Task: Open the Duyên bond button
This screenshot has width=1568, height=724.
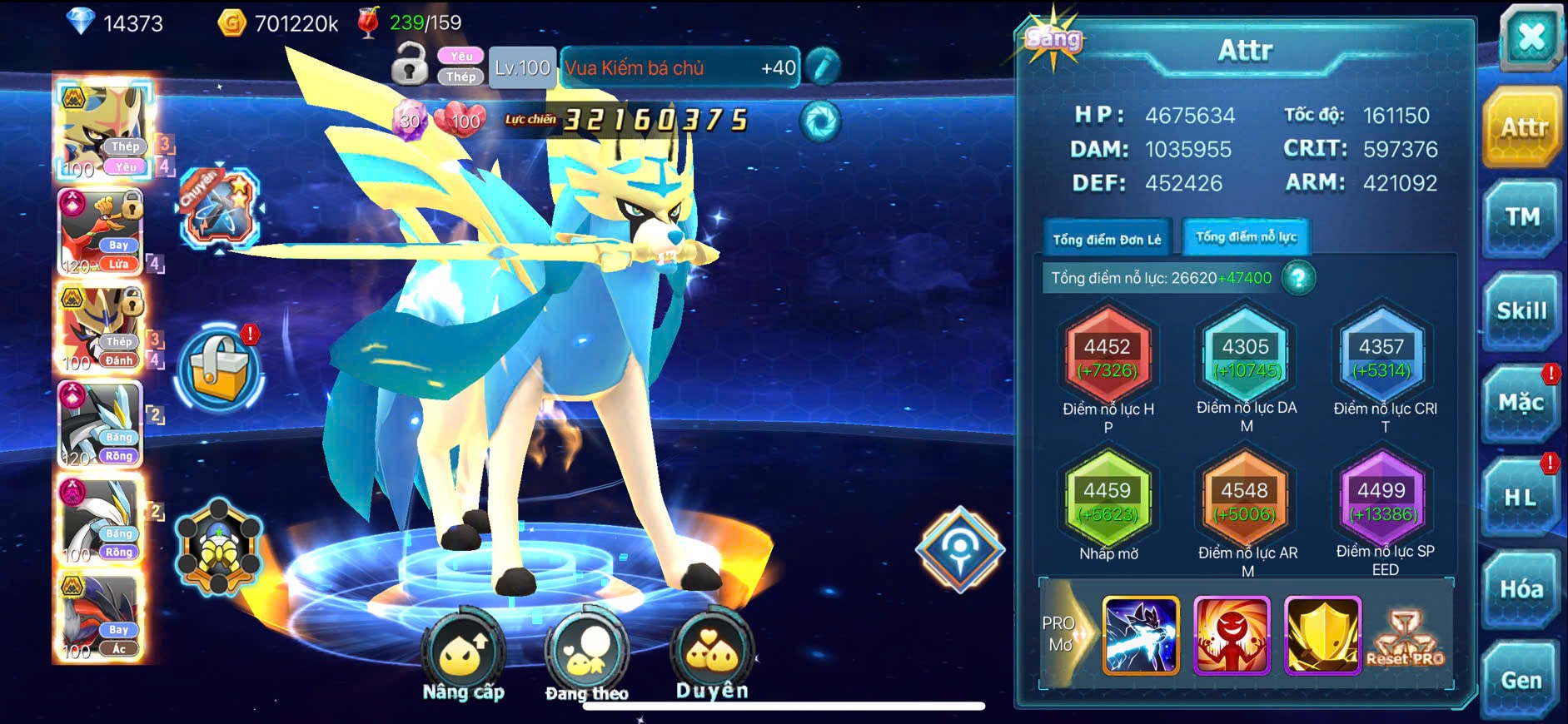Action: [x=712, y=656]
